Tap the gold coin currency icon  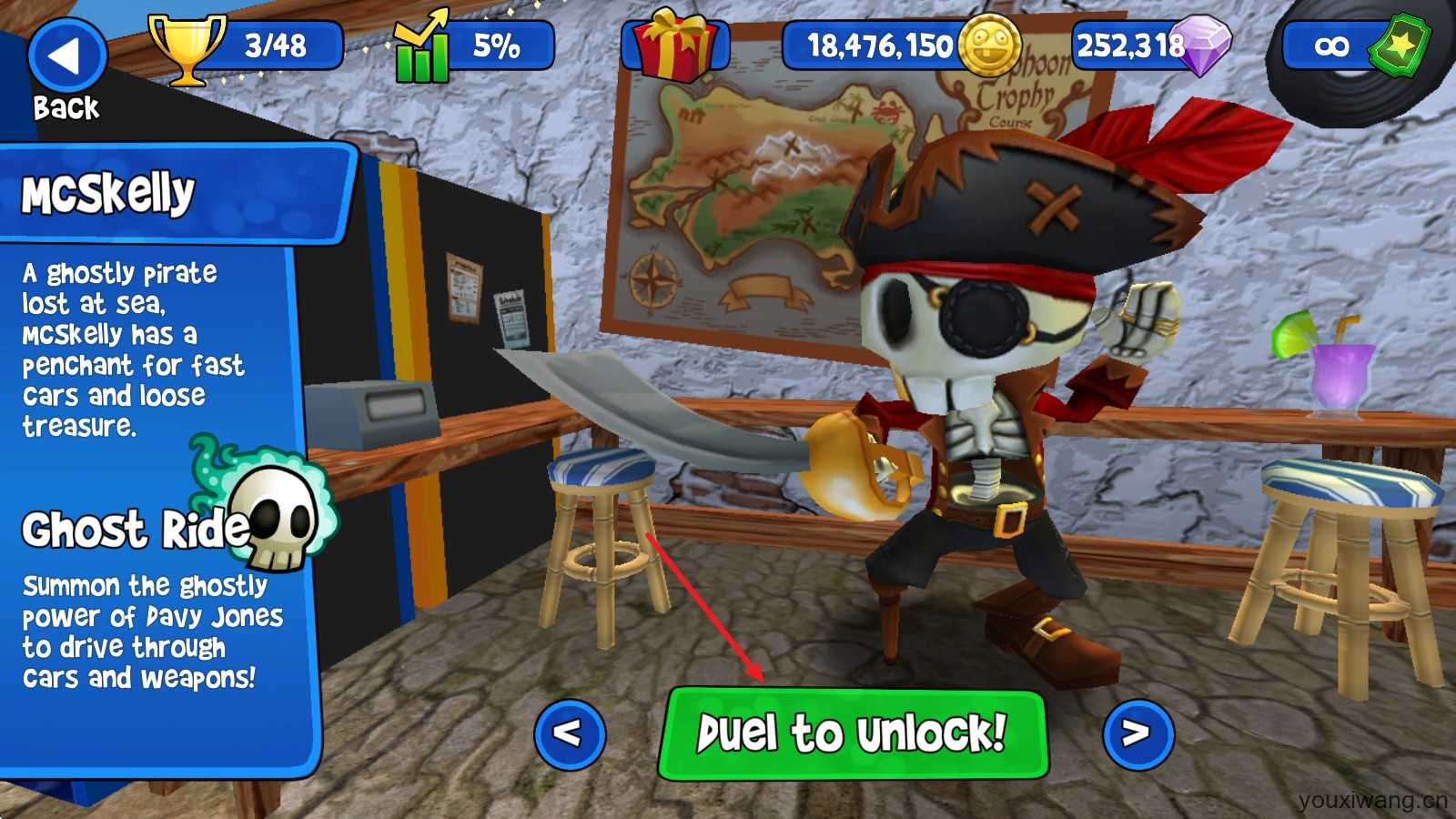click(990, 45)
